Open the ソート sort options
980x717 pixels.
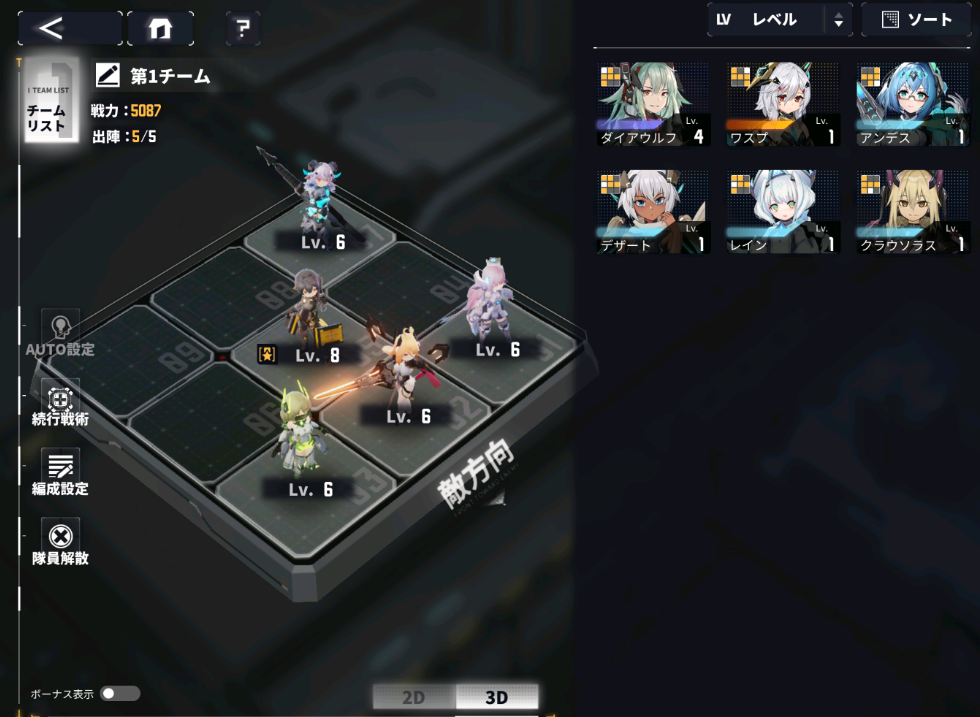[915, 20]
